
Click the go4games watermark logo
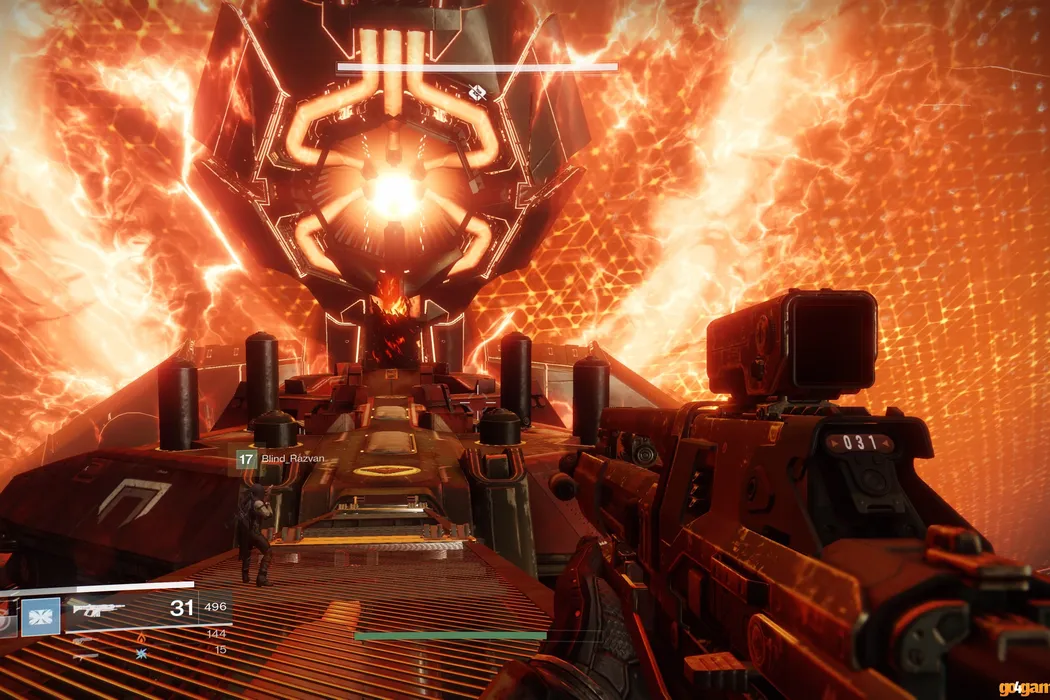tap(1023, 687)
